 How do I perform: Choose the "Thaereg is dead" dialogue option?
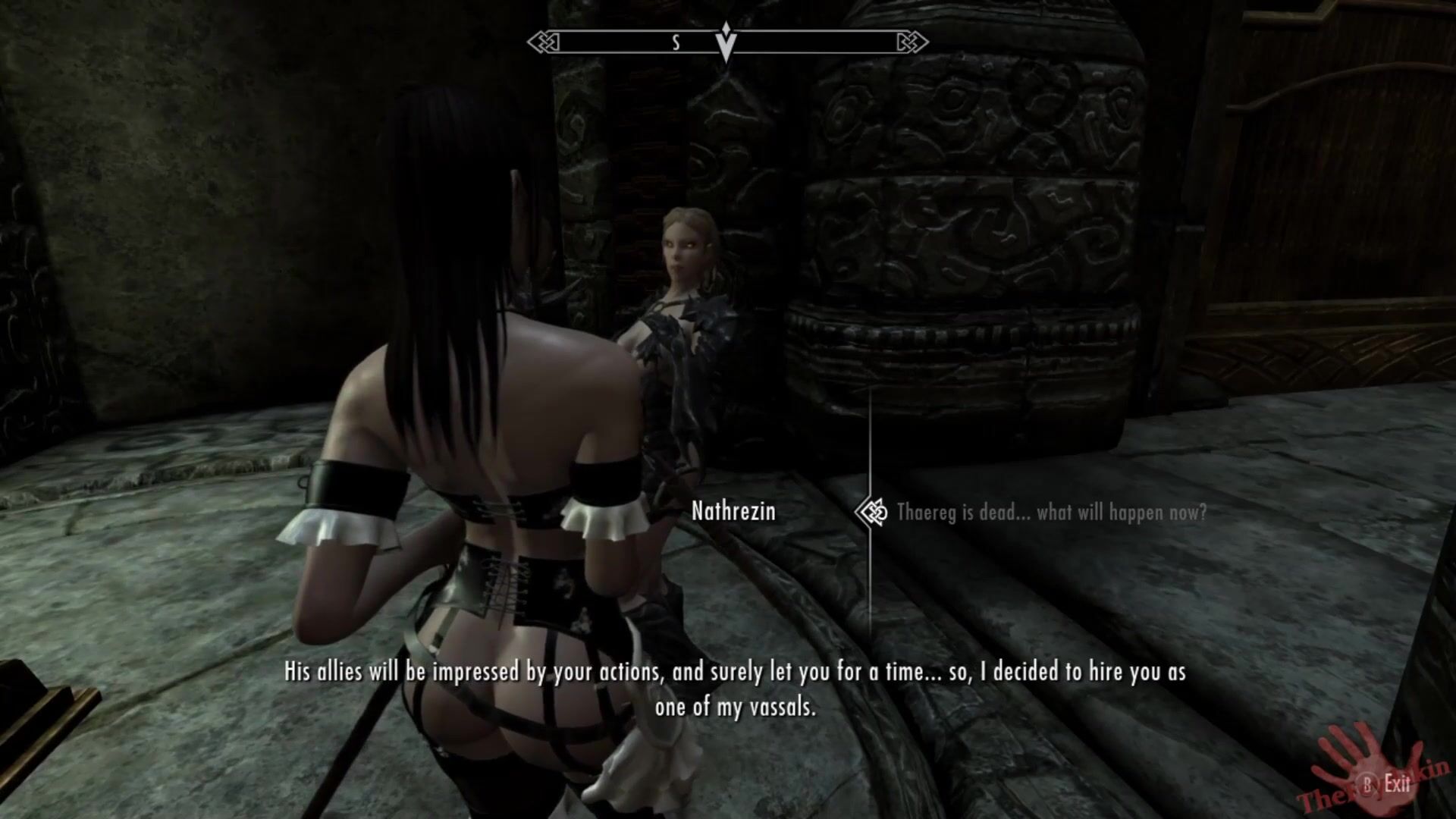[1050, 513]
